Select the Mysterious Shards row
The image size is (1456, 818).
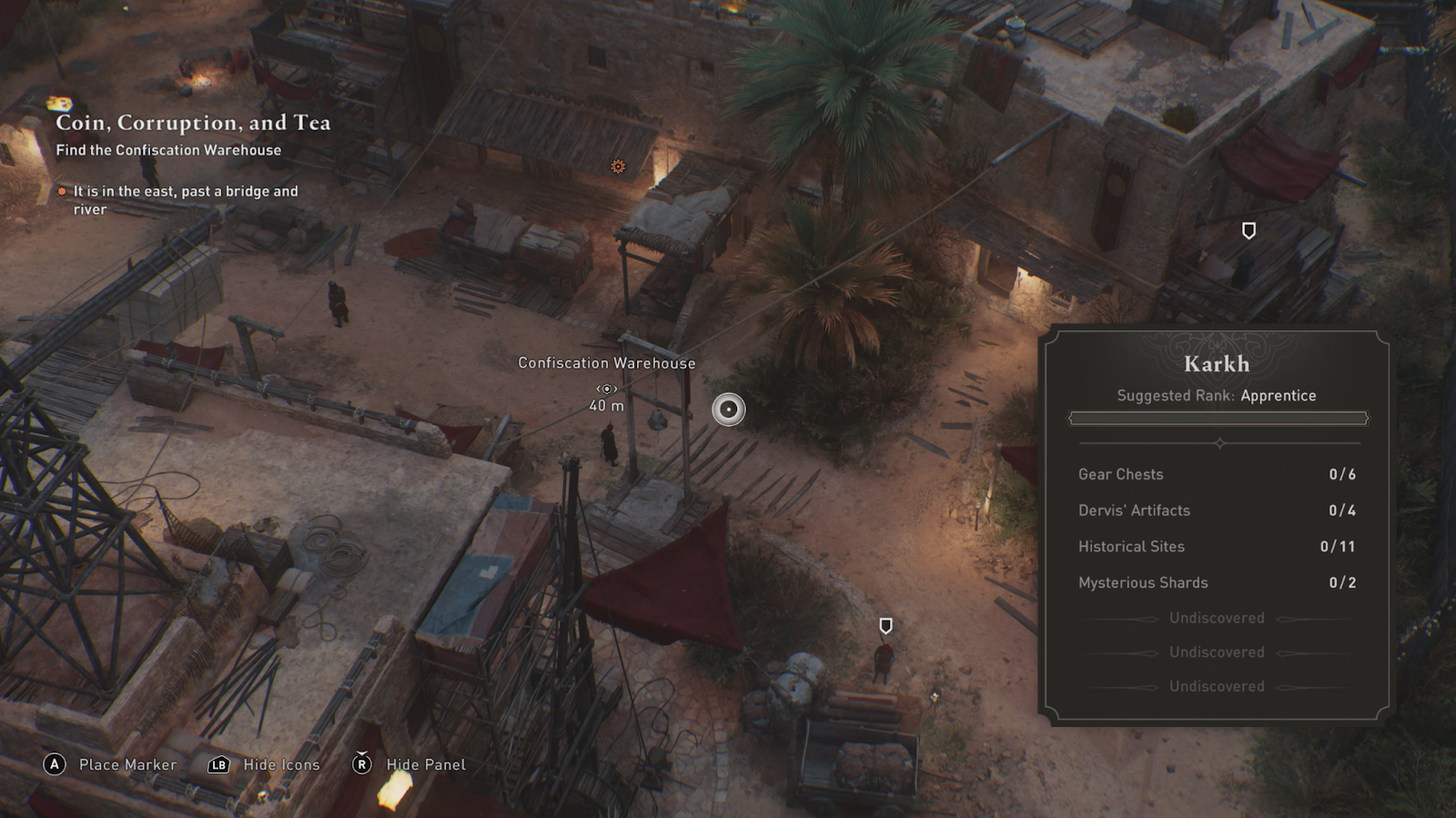(x=1217, y=582)
